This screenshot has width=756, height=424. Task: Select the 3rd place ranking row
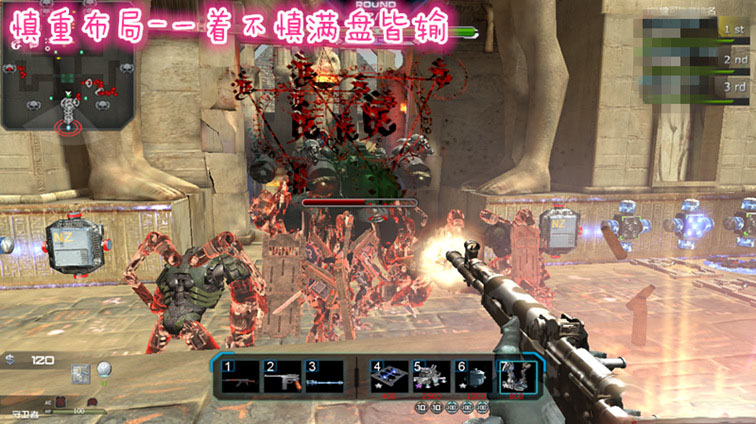click(x=698, y=87)
